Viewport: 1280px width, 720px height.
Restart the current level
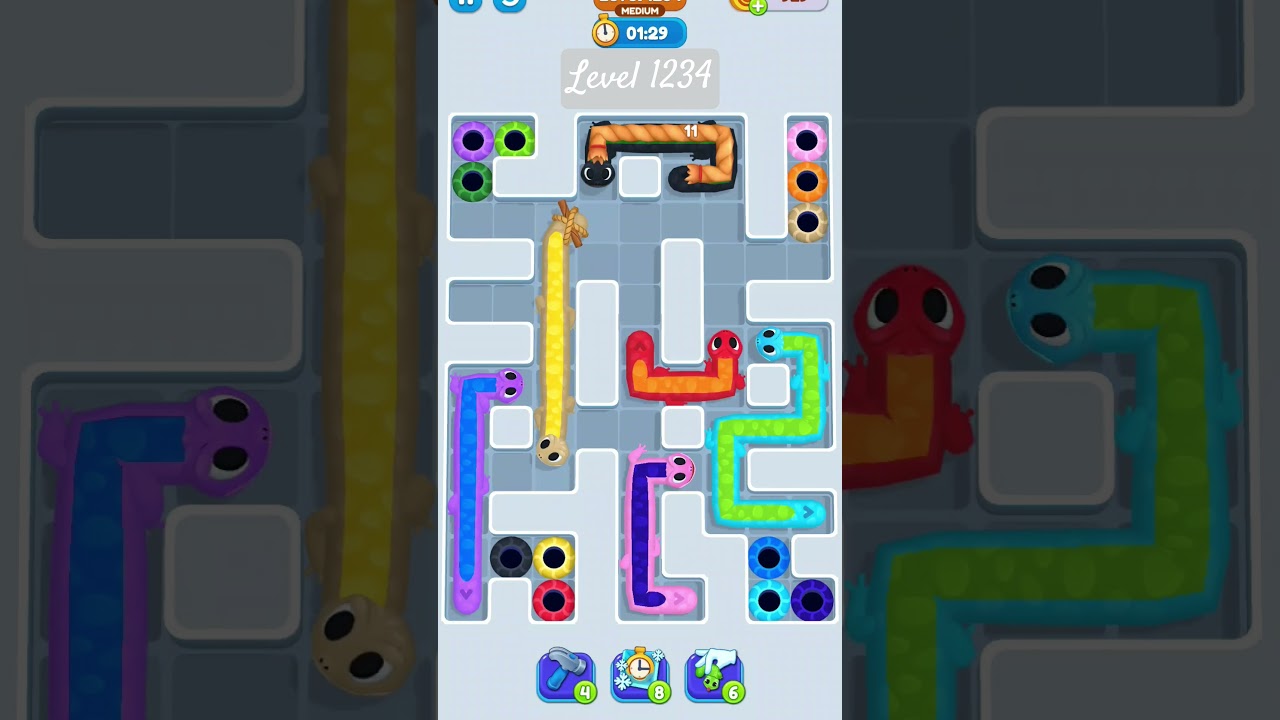click(x=509, y=2)
